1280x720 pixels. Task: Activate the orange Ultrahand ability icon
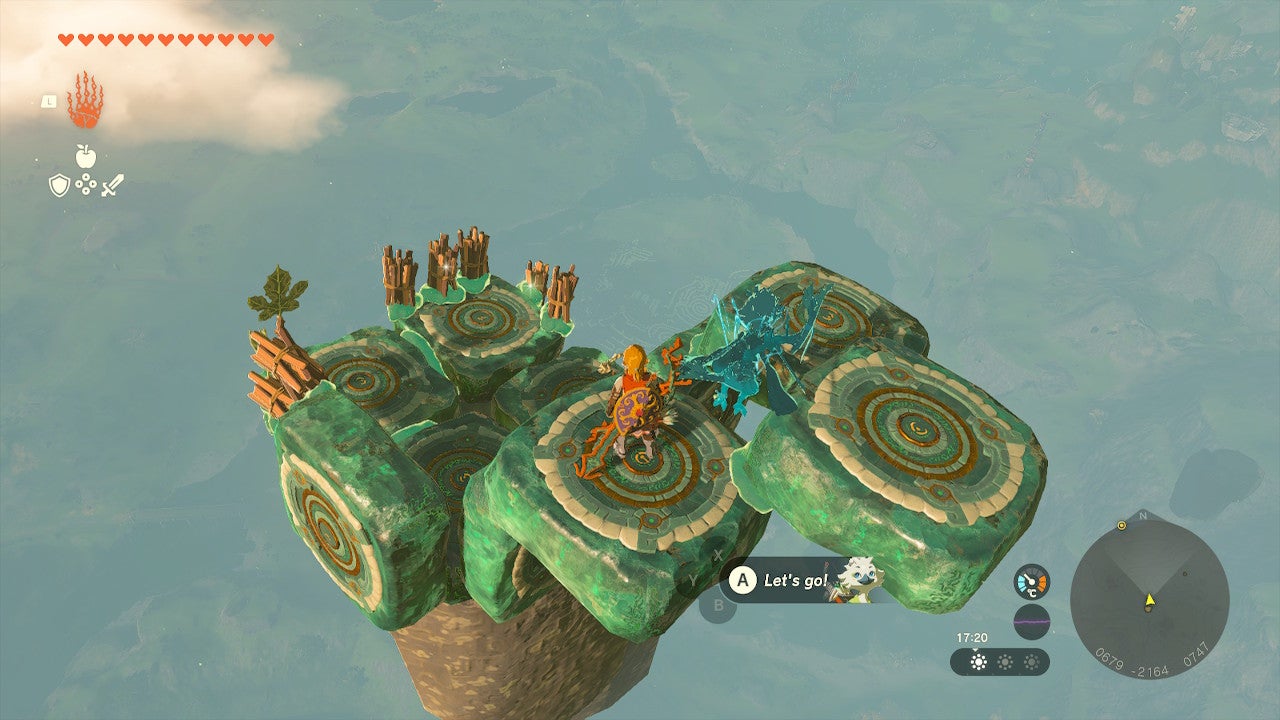click(x=85, y=101)
